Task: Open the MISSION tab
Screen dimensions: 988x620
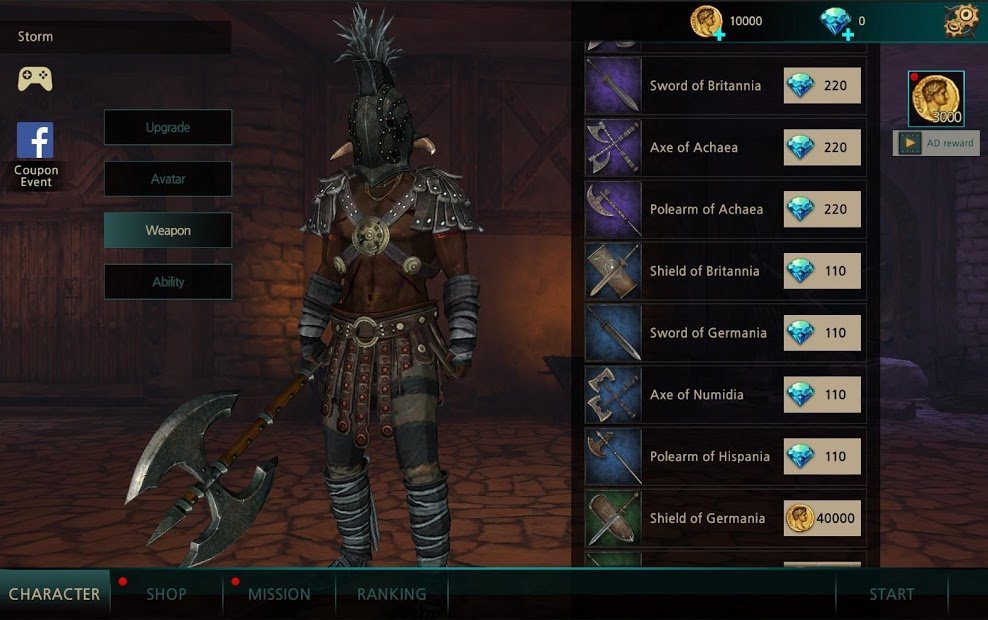Action: (279, 594)
